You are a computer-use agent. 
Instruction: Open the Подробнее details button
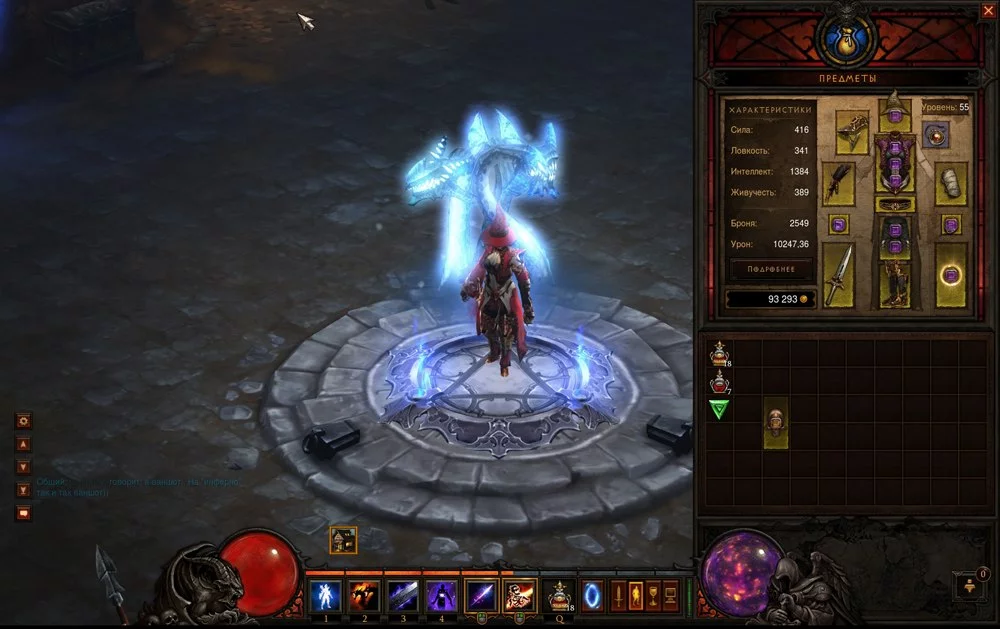click(771, 269)
